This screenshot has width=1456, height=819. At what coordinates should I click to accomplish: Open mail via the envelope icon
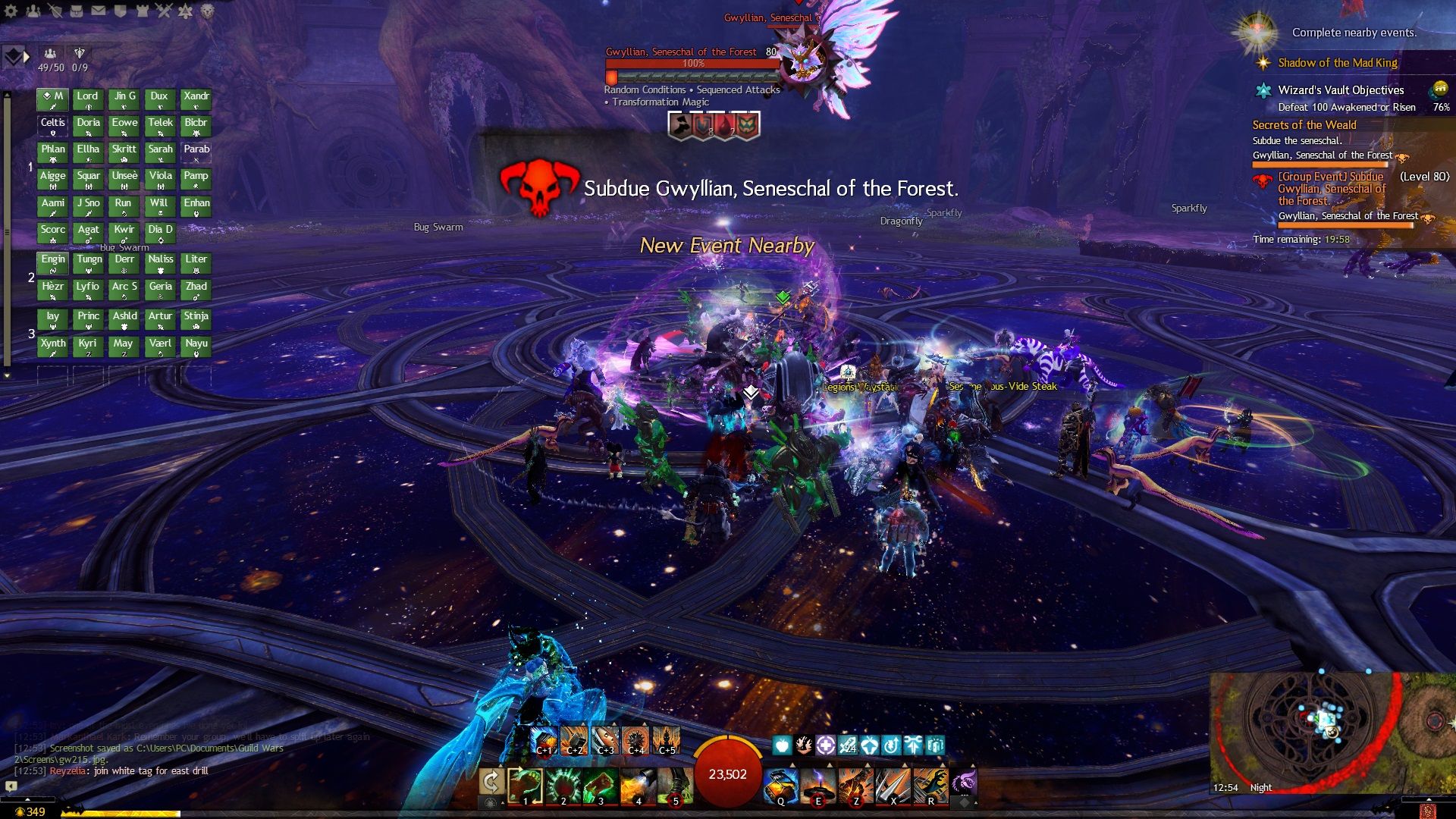tap(99, 11)
